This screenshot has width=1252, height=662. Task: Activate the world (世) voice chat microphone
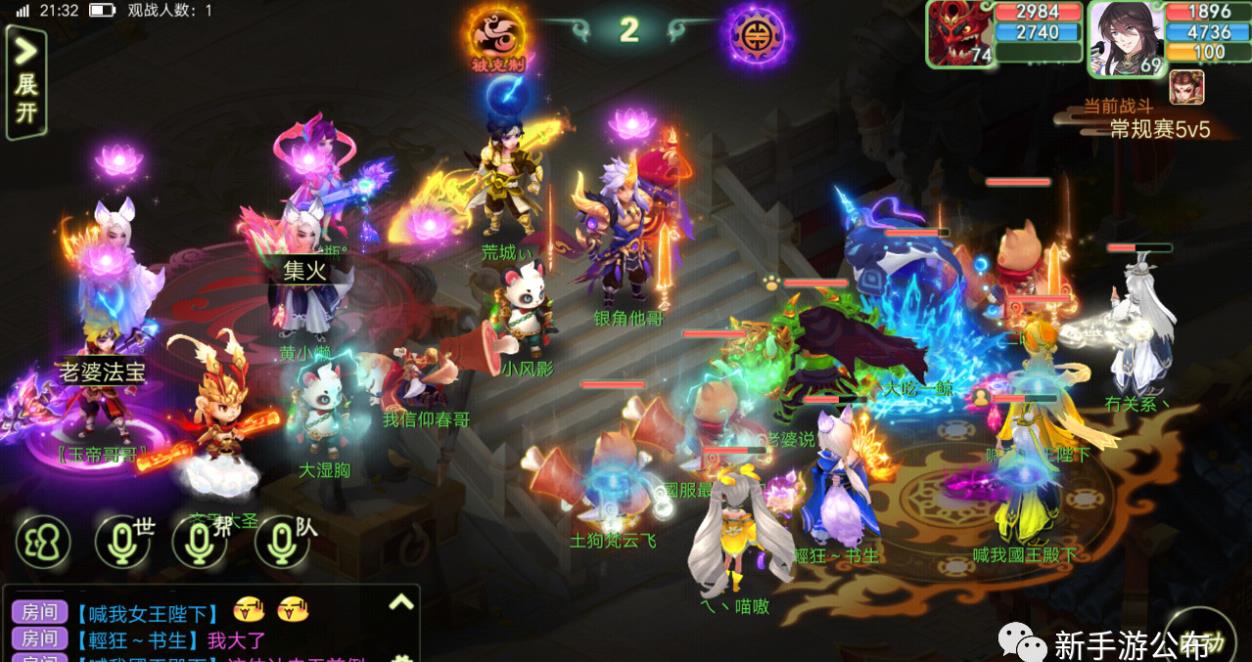(x=123, y=543)
